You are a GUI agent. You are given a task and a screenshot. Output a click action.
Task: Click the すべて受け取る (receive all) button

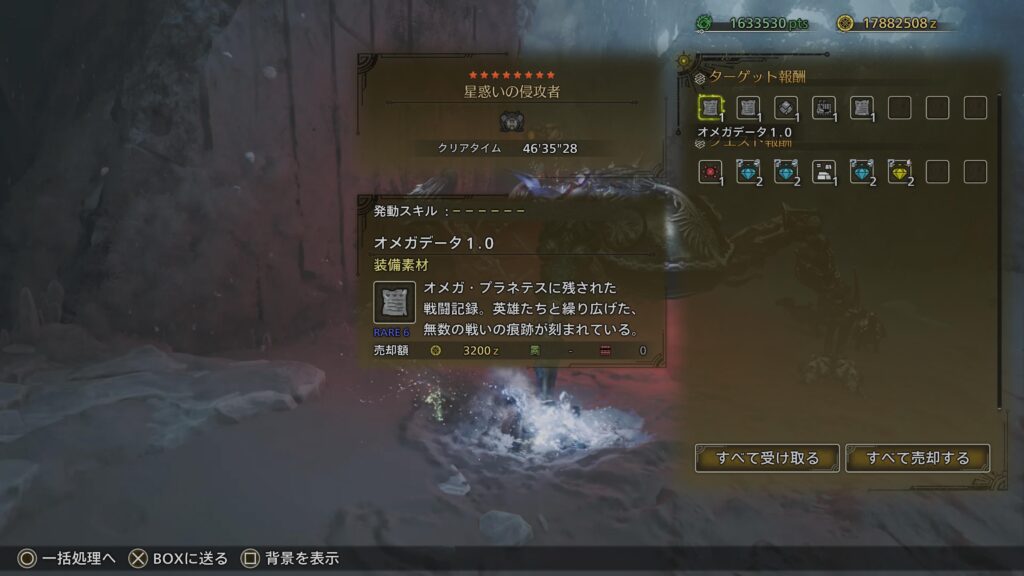coord(767,458)
